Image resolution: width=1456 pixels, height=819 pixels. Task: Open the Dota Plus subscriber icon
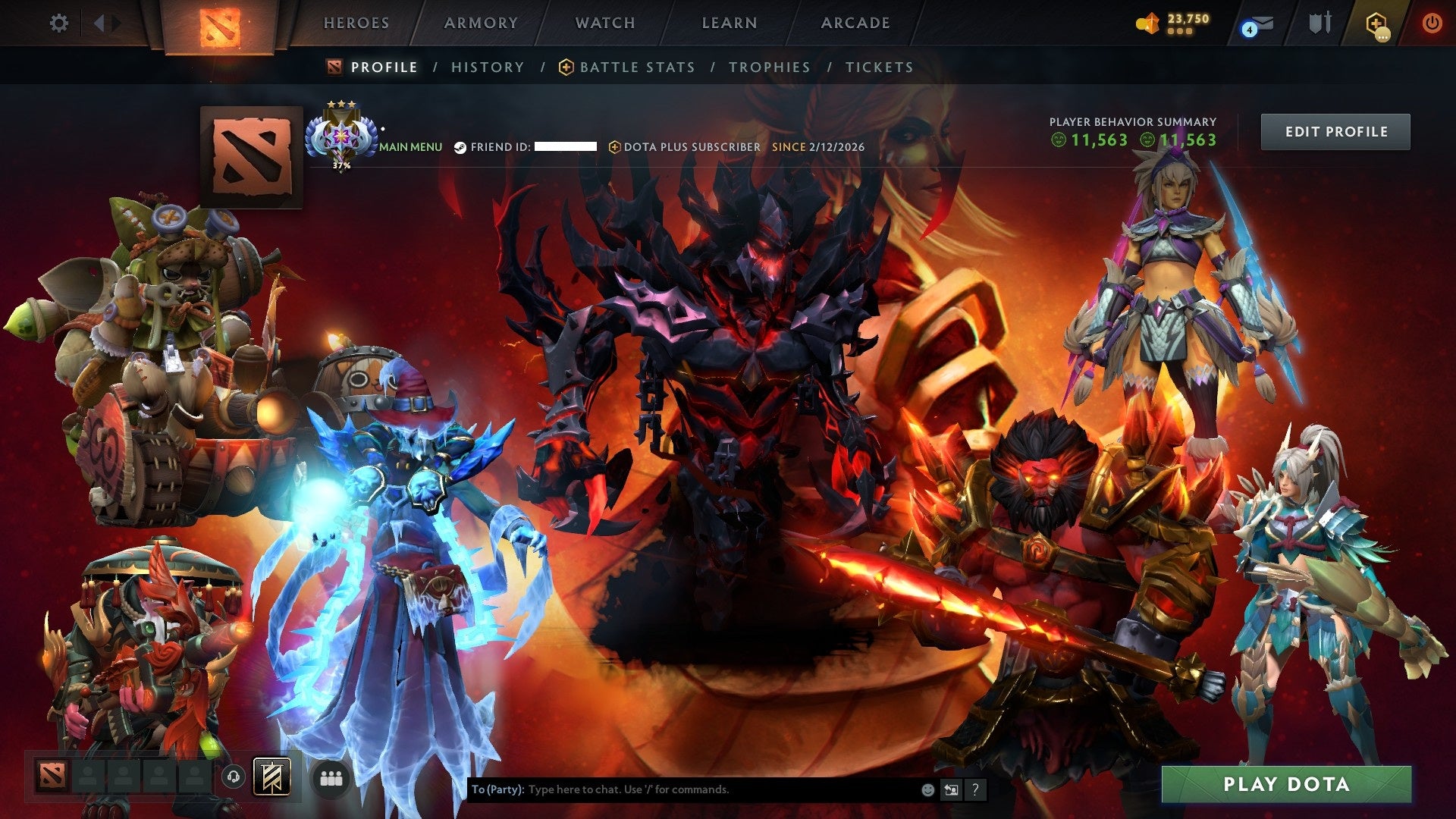tap(614, 147)
